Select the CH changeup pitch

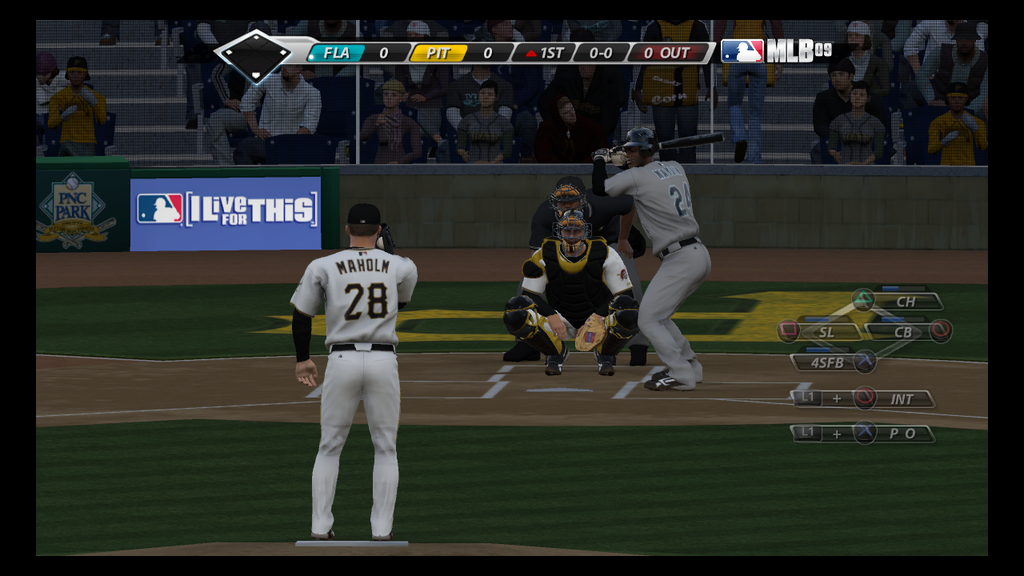pos(905,301)
